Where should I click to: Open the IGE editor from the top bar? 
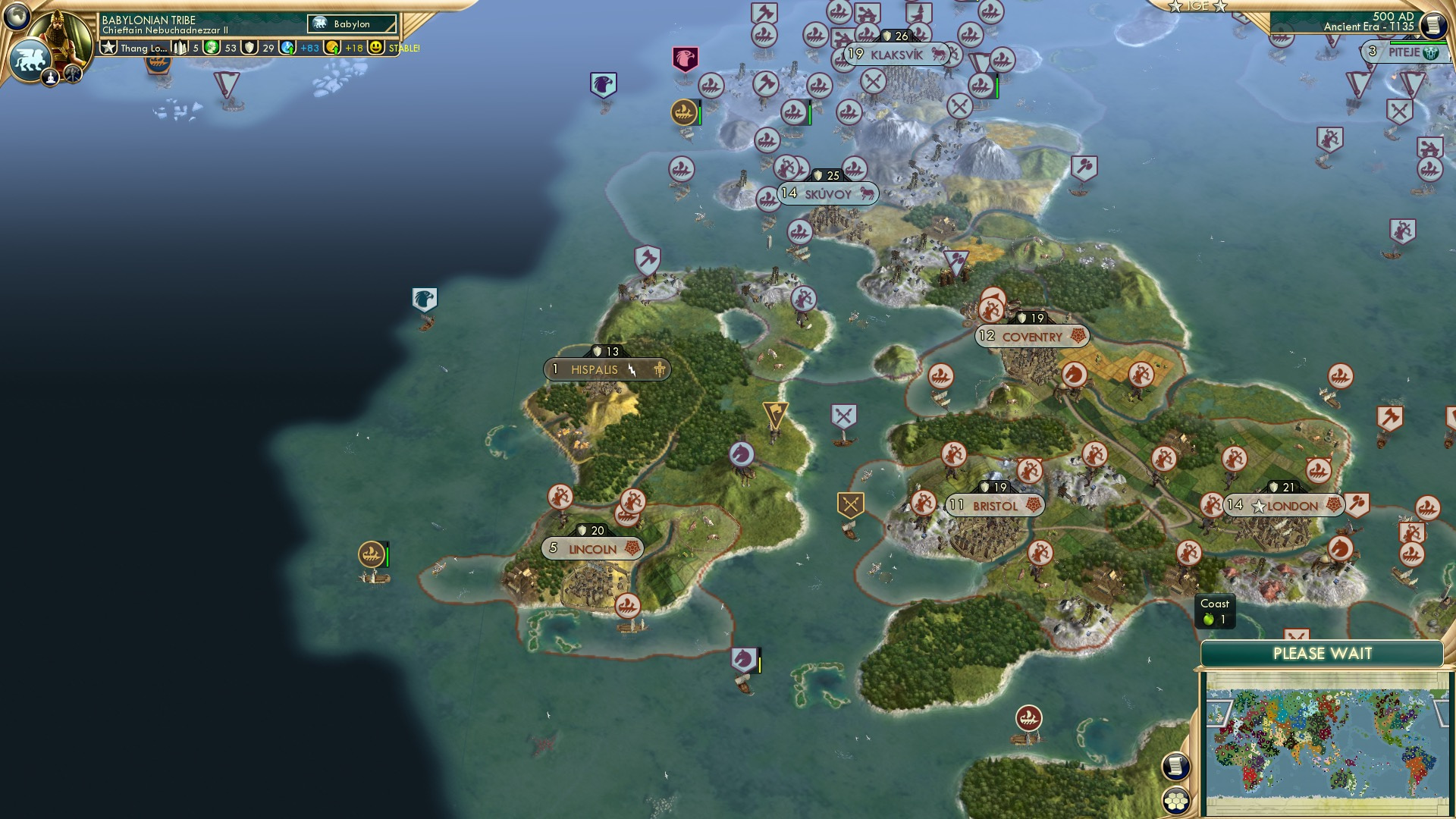coord(1198,6)
